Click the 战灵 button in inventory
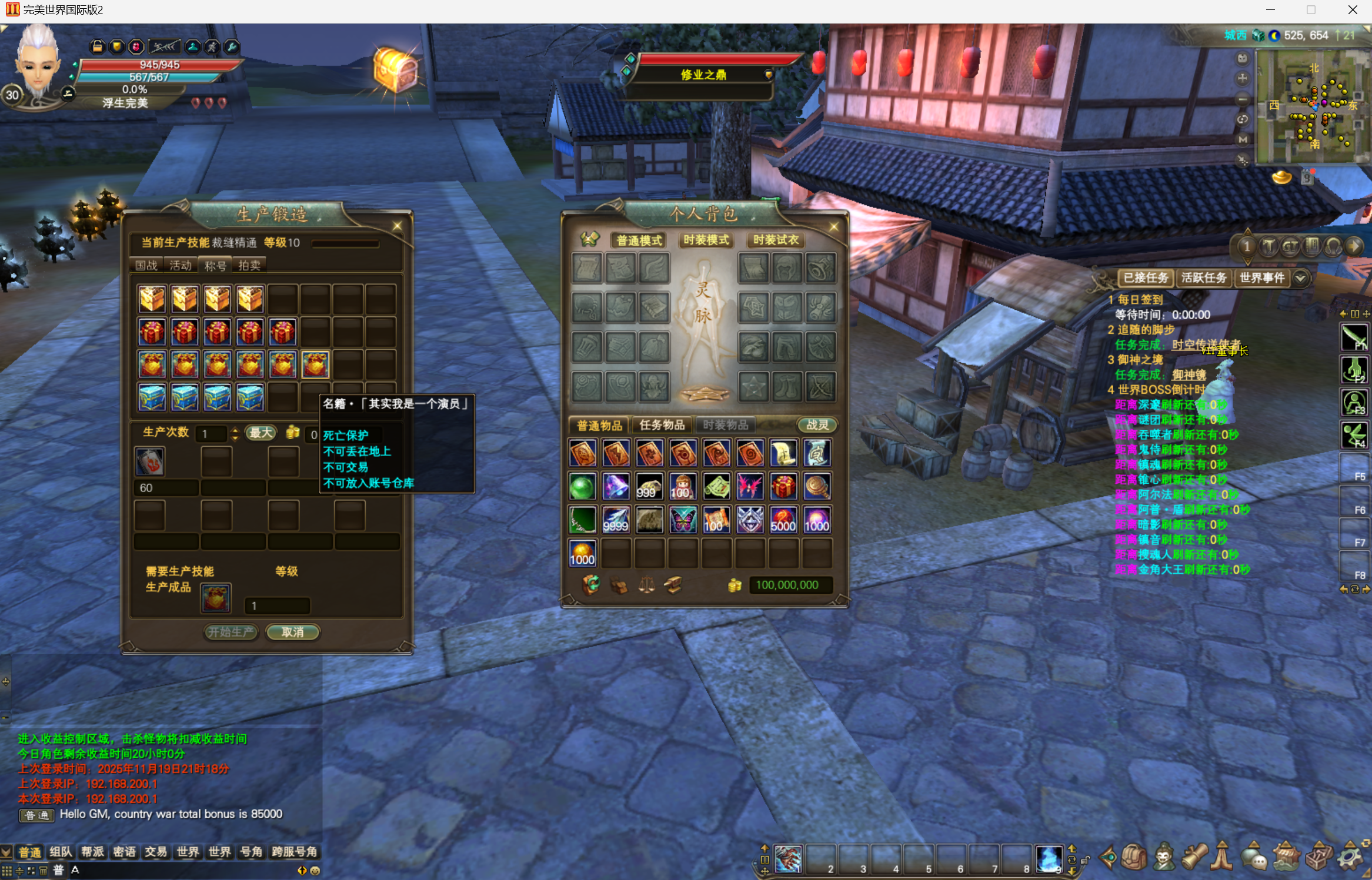The width and height of the screenshot is (1372, 880). click(817, 425)
